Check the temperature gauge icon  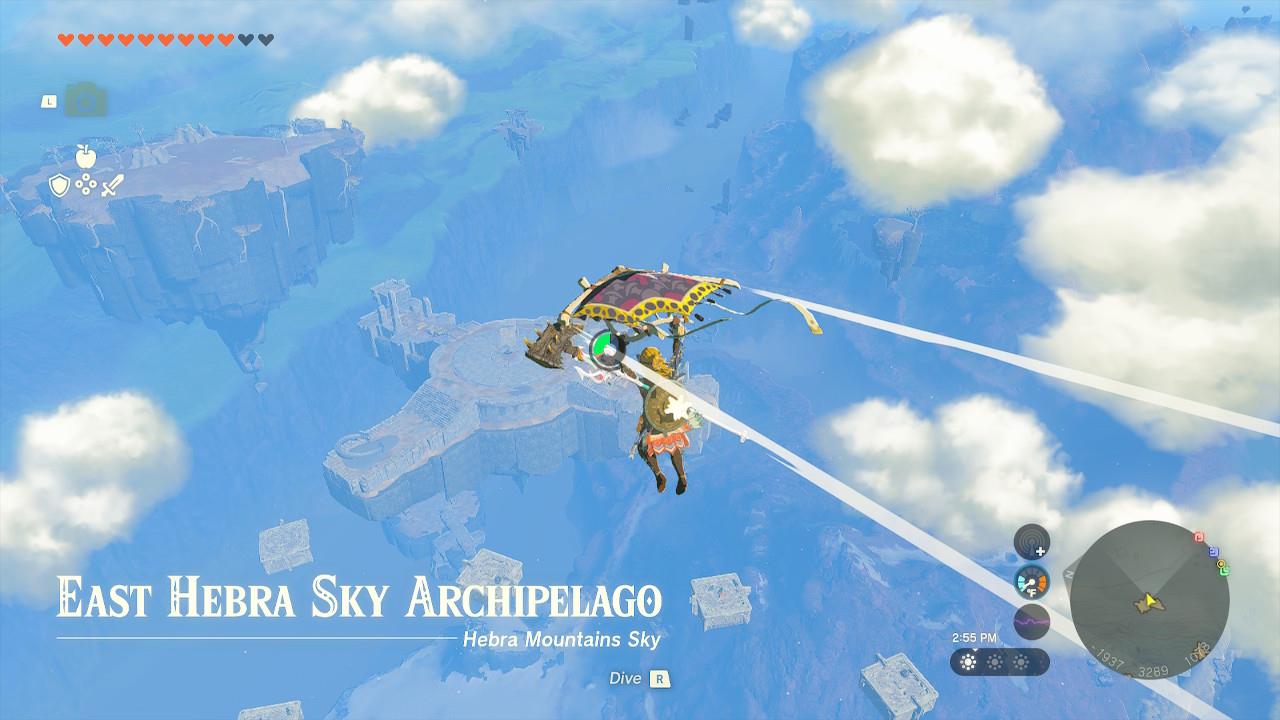1032,582
